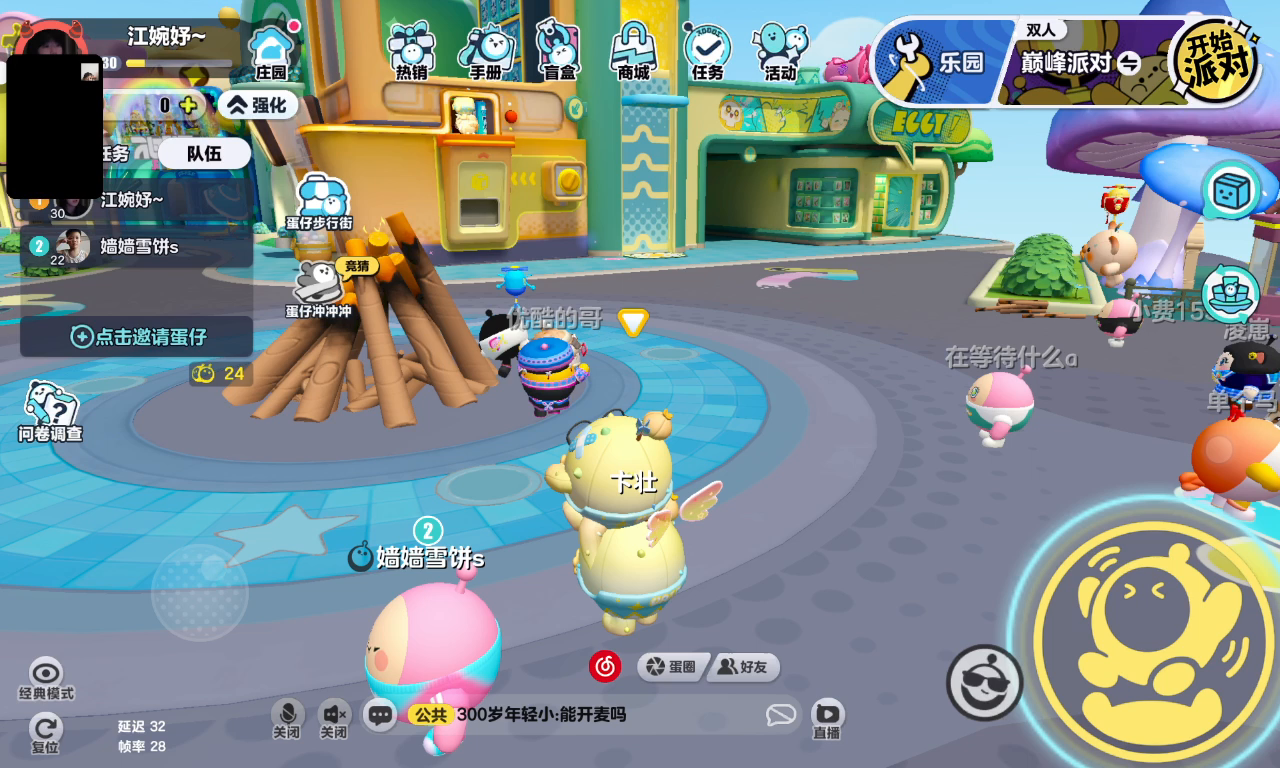This screenshot has width=1280, height=768.
Task: Open the 好友 friends list
Action: [744, 667]
